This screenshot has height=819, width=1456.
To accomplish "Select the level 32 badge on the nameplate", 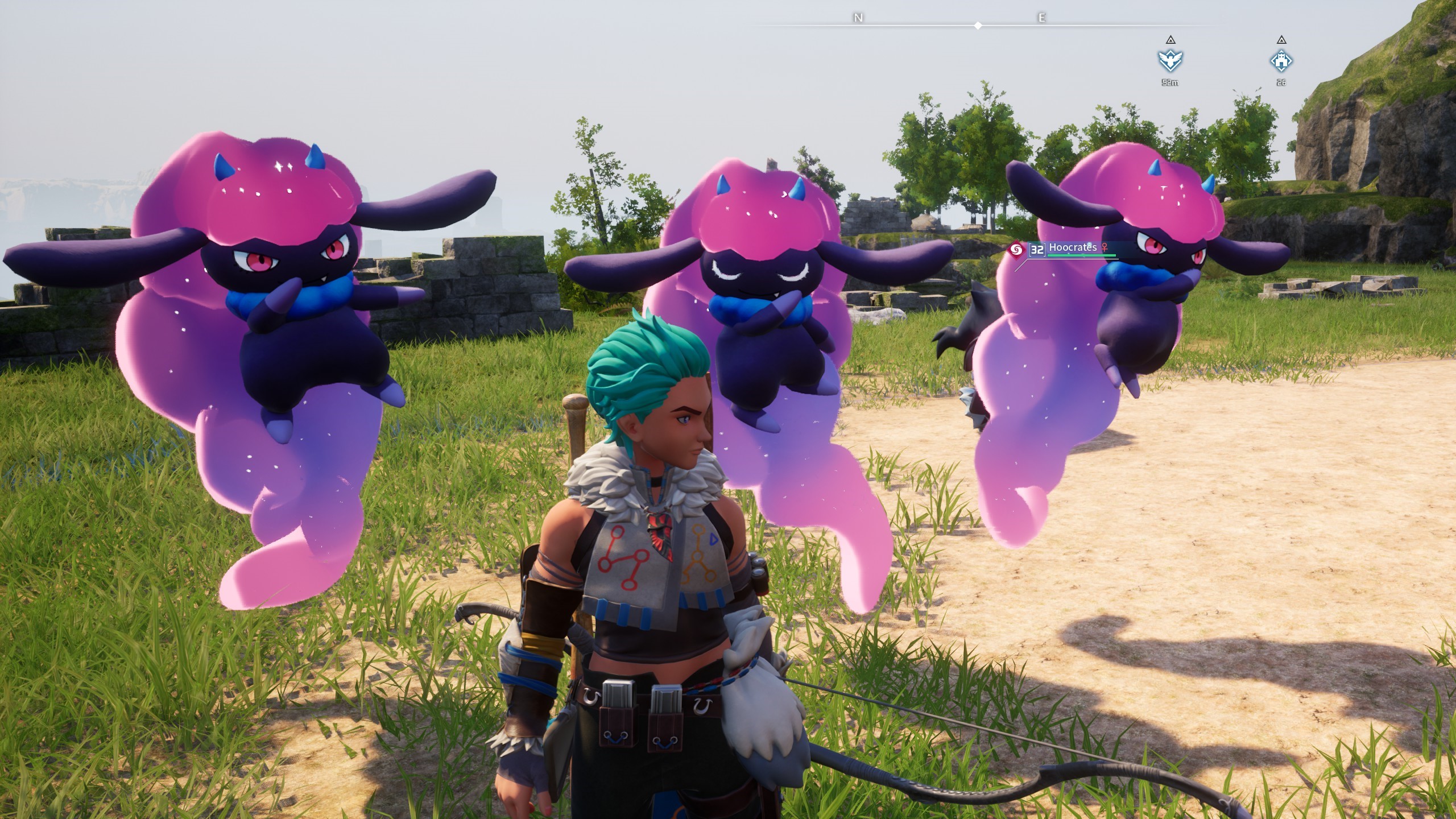I will click(x=1037, y=249).
